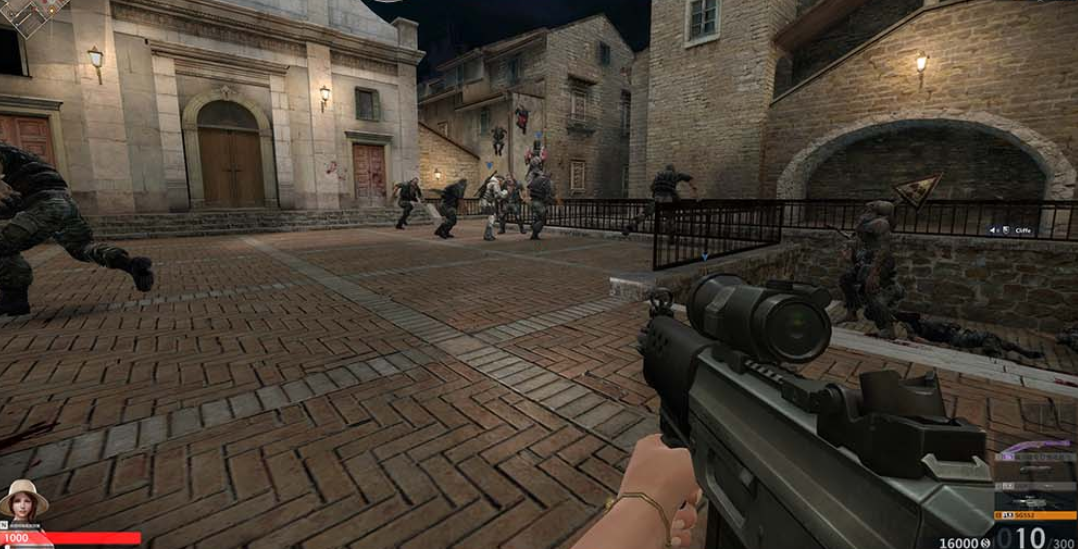Select the SG552 weapon slot

pyautogui.click(x=1035, y=514)
